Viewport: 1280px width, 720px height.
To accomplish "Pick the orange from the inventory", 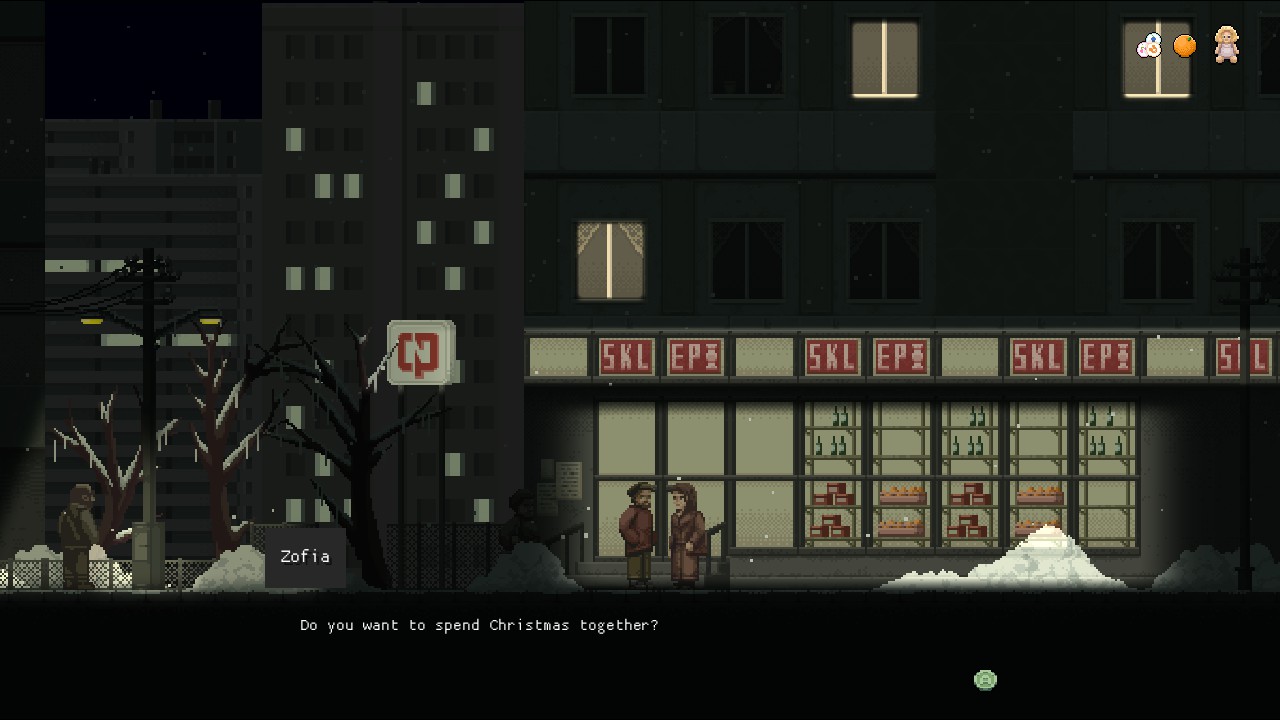I will pos(1185,46).
